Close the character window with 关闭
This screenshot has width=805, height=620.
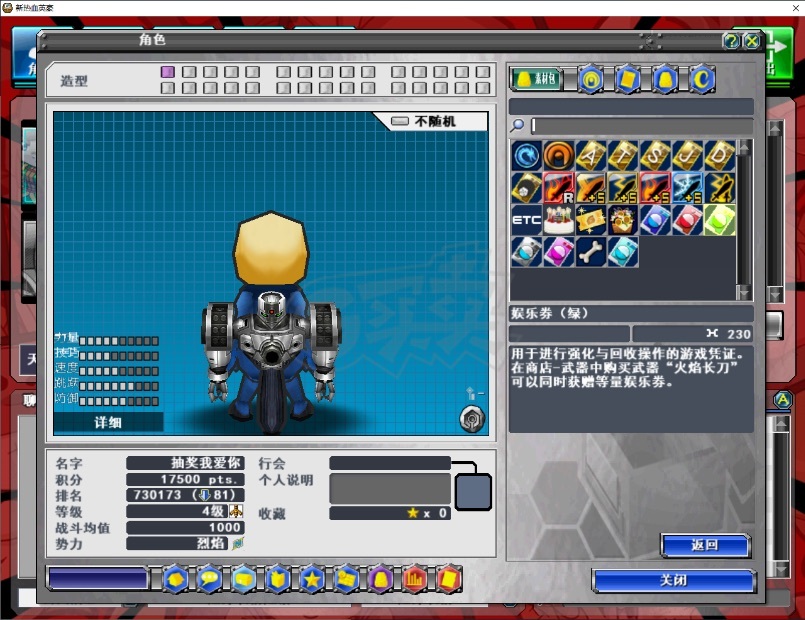tap(673, 580)
